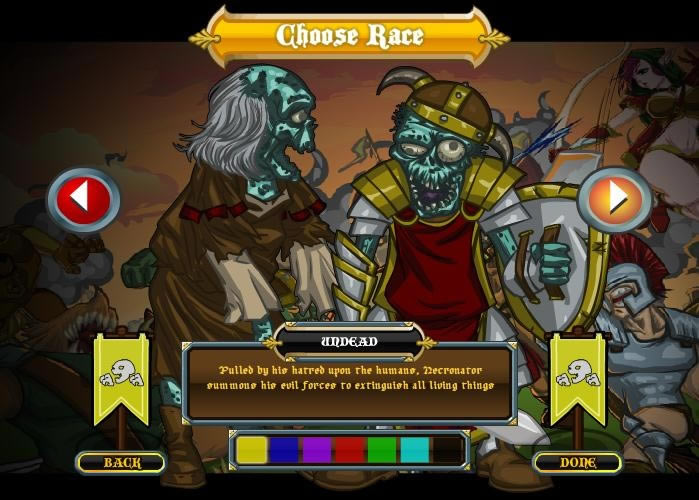
Task: Pick the green color swatch
Action: [382, 450]
